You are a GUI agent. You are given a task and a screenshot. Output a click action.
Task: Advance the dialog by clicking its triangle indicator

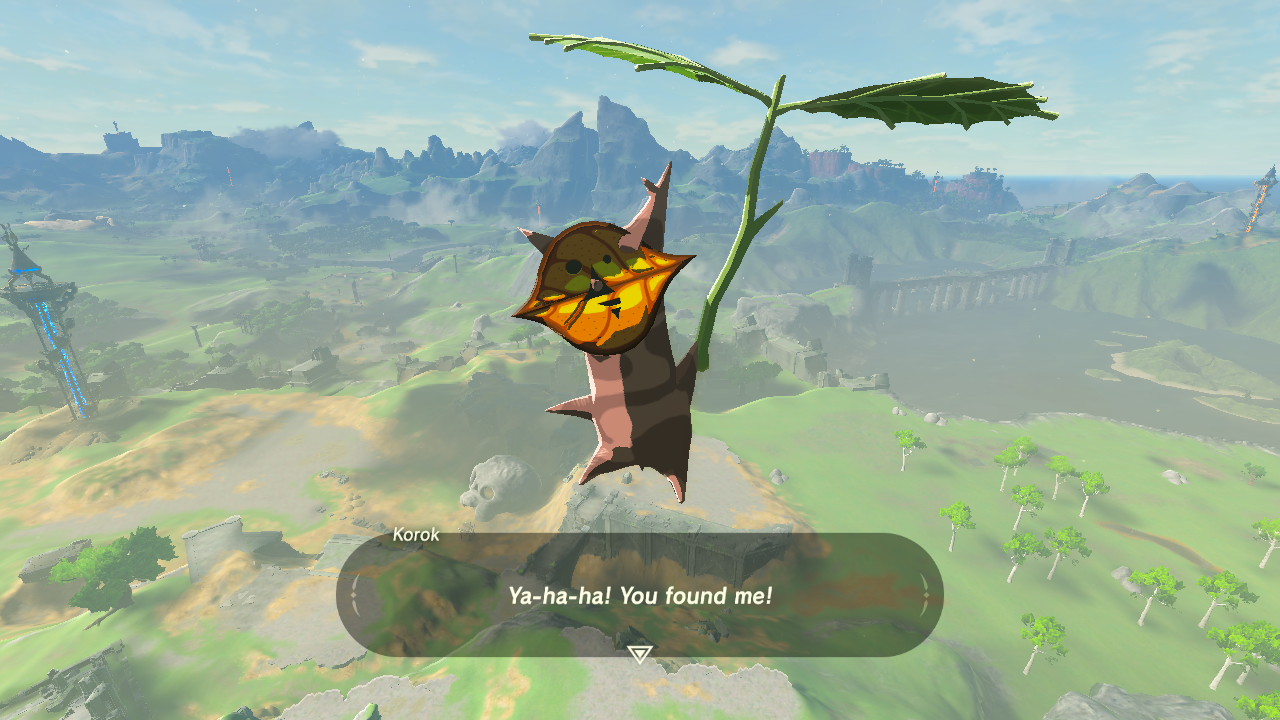pyautogui.click(x=639, y=652)
